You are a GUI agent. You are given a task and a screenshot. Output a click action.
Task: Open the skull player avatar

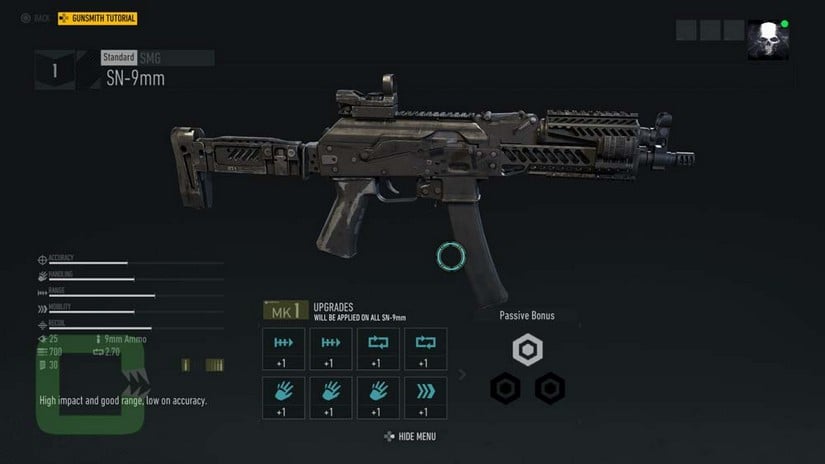(767, 40)
